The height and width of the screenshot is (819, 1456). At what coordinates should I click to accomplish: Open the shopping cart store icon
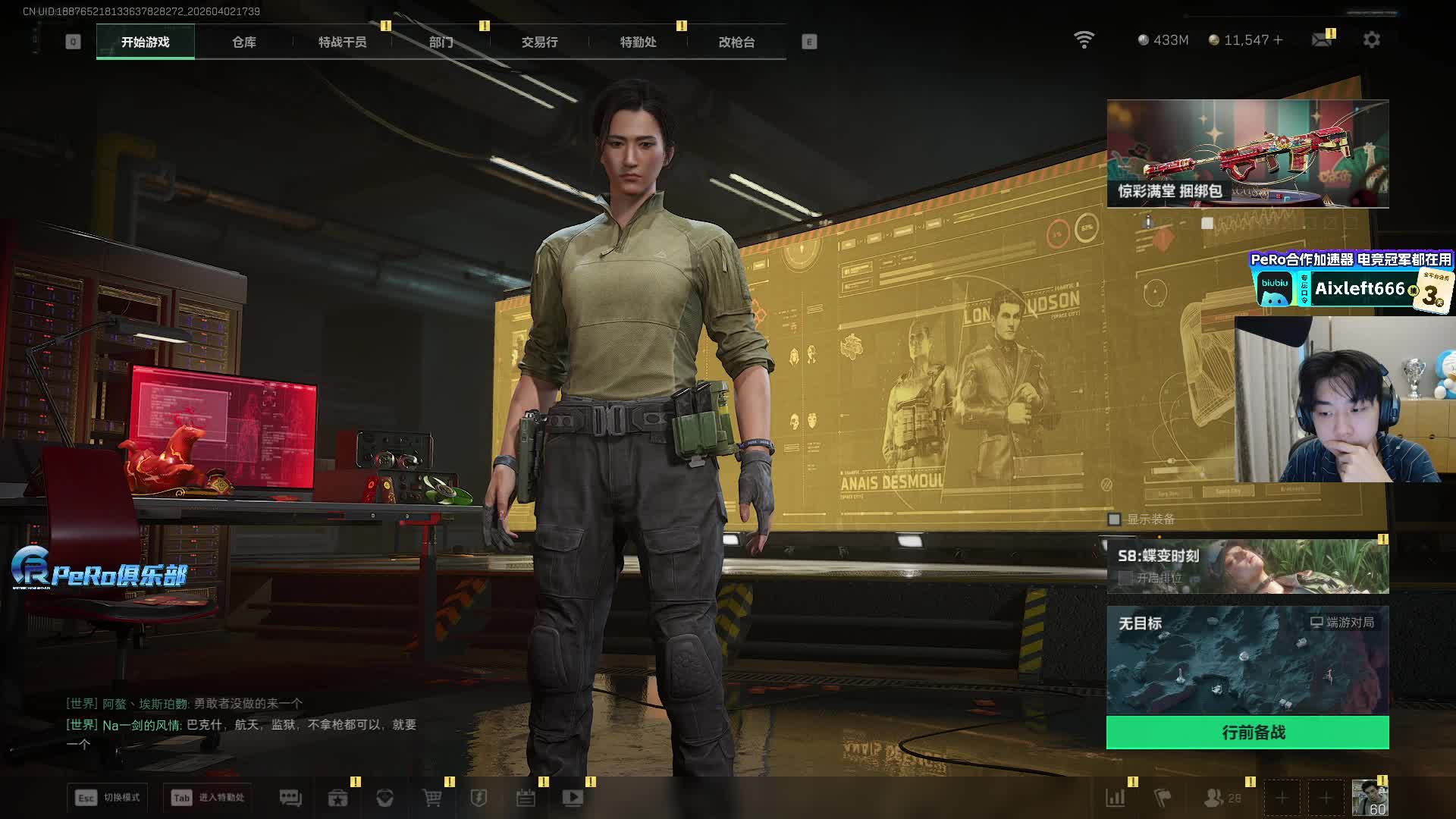click(431, 798)
